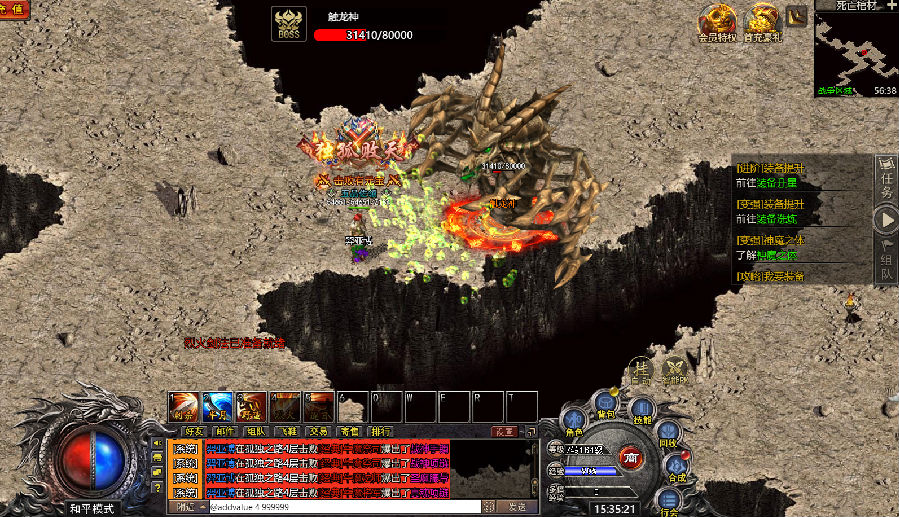
Task: Open the 设置 settings button above chat
Action: [x=504, y=432]
